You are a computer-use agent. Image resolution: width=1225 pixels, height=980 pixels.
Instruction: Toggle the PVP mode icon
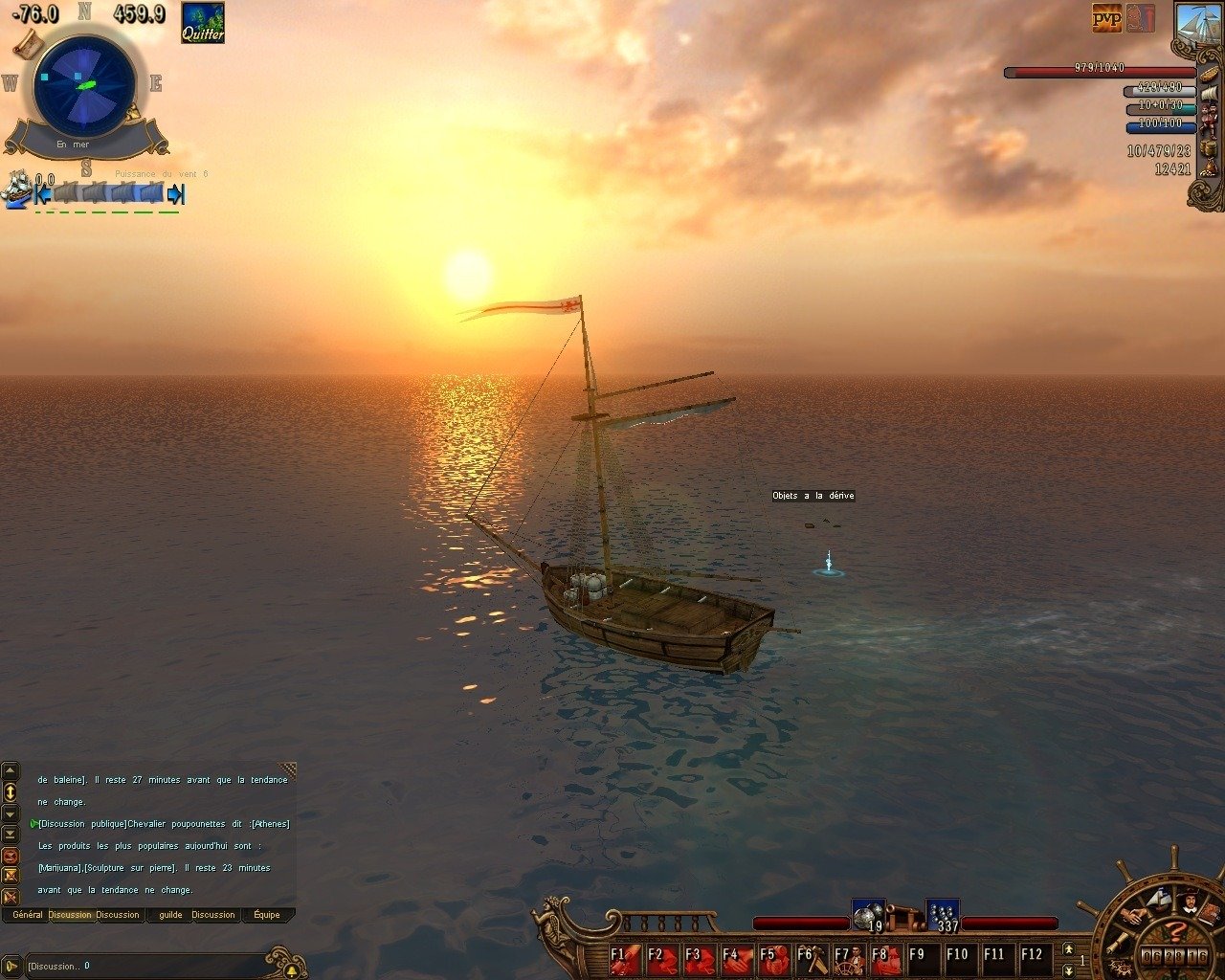(x=1107, y=17)
